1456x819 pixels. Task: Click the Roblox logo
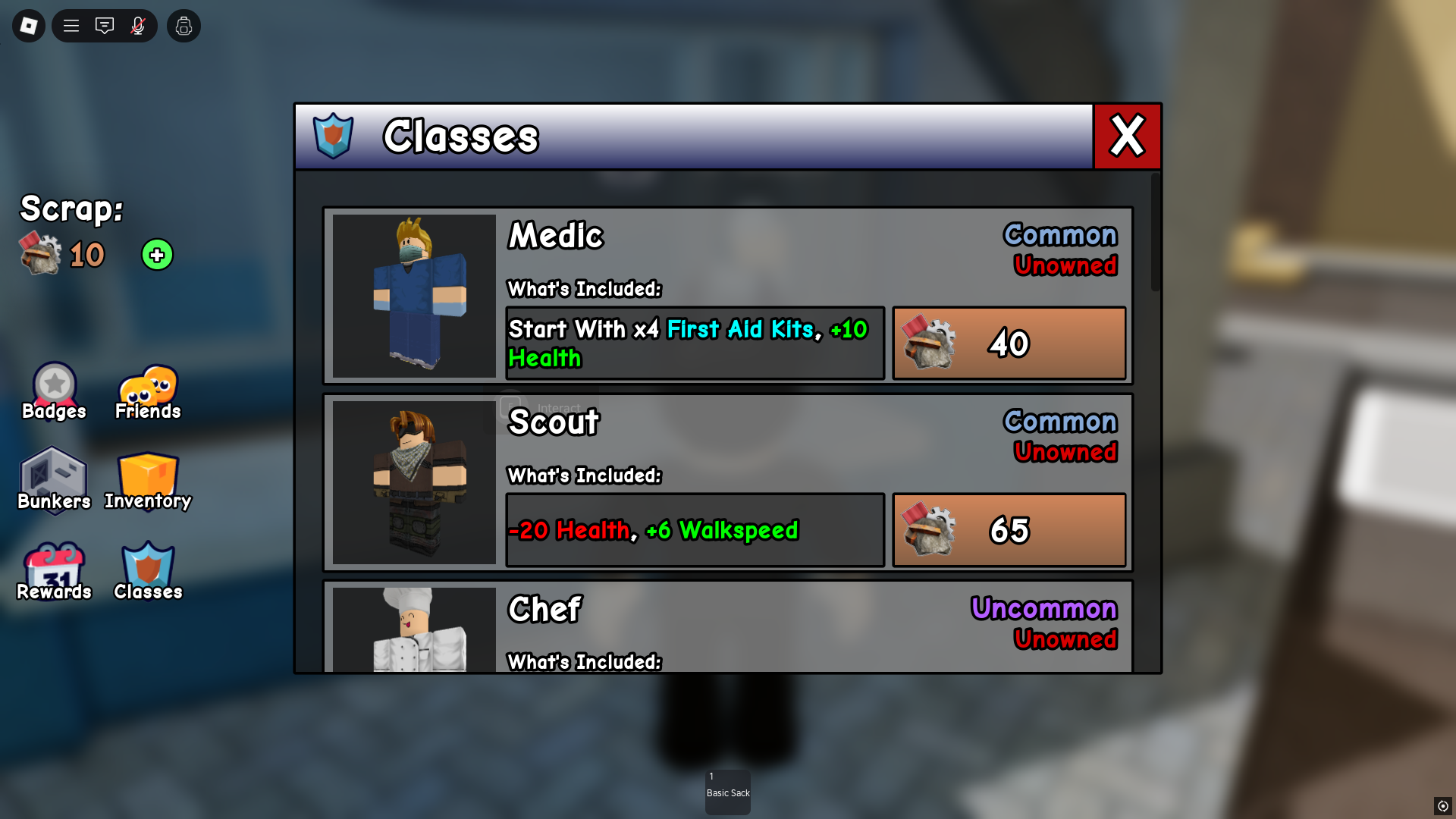(27, 25)
